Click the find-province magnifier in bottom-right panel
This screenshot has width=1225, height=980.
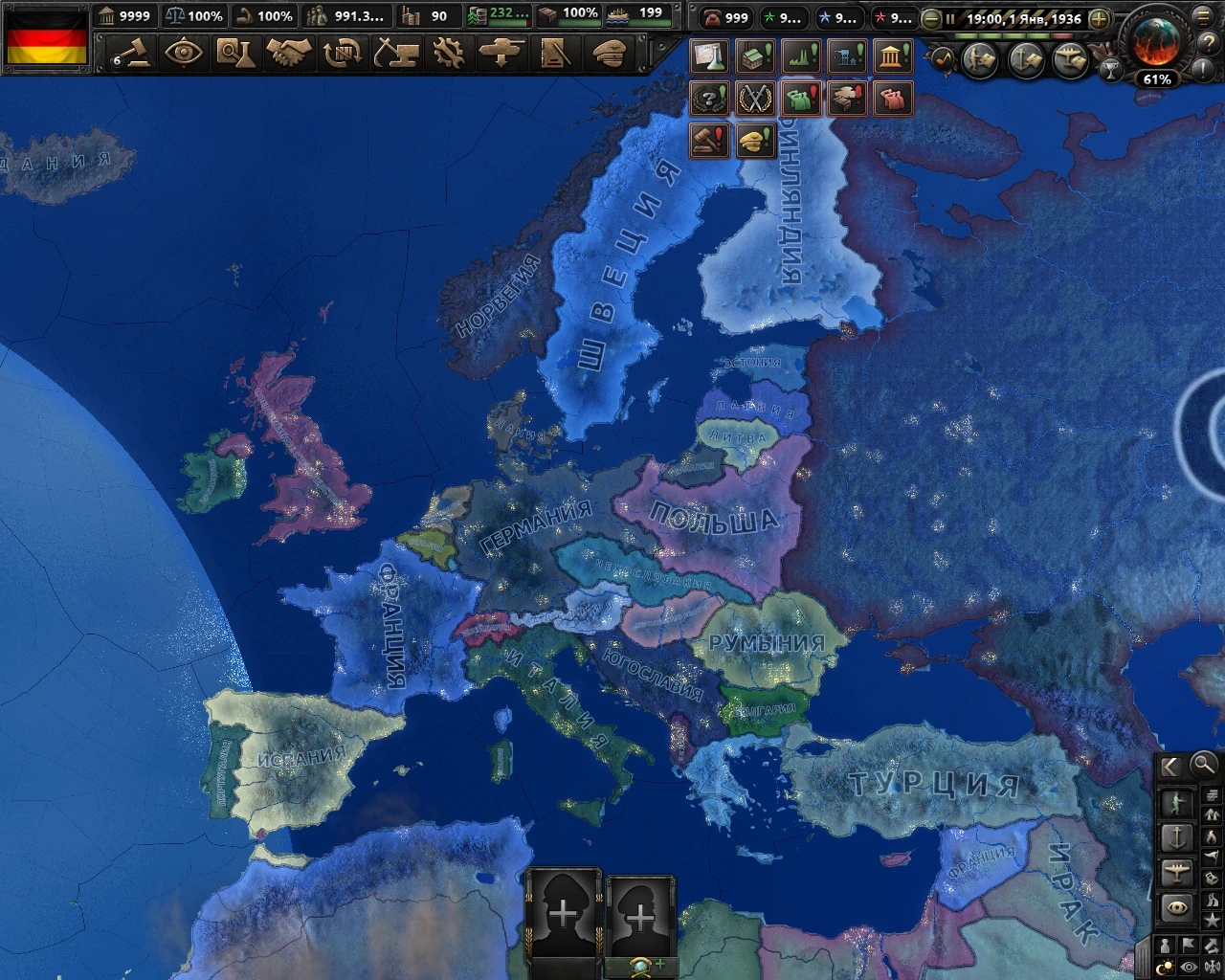[x=1203, y=767]
